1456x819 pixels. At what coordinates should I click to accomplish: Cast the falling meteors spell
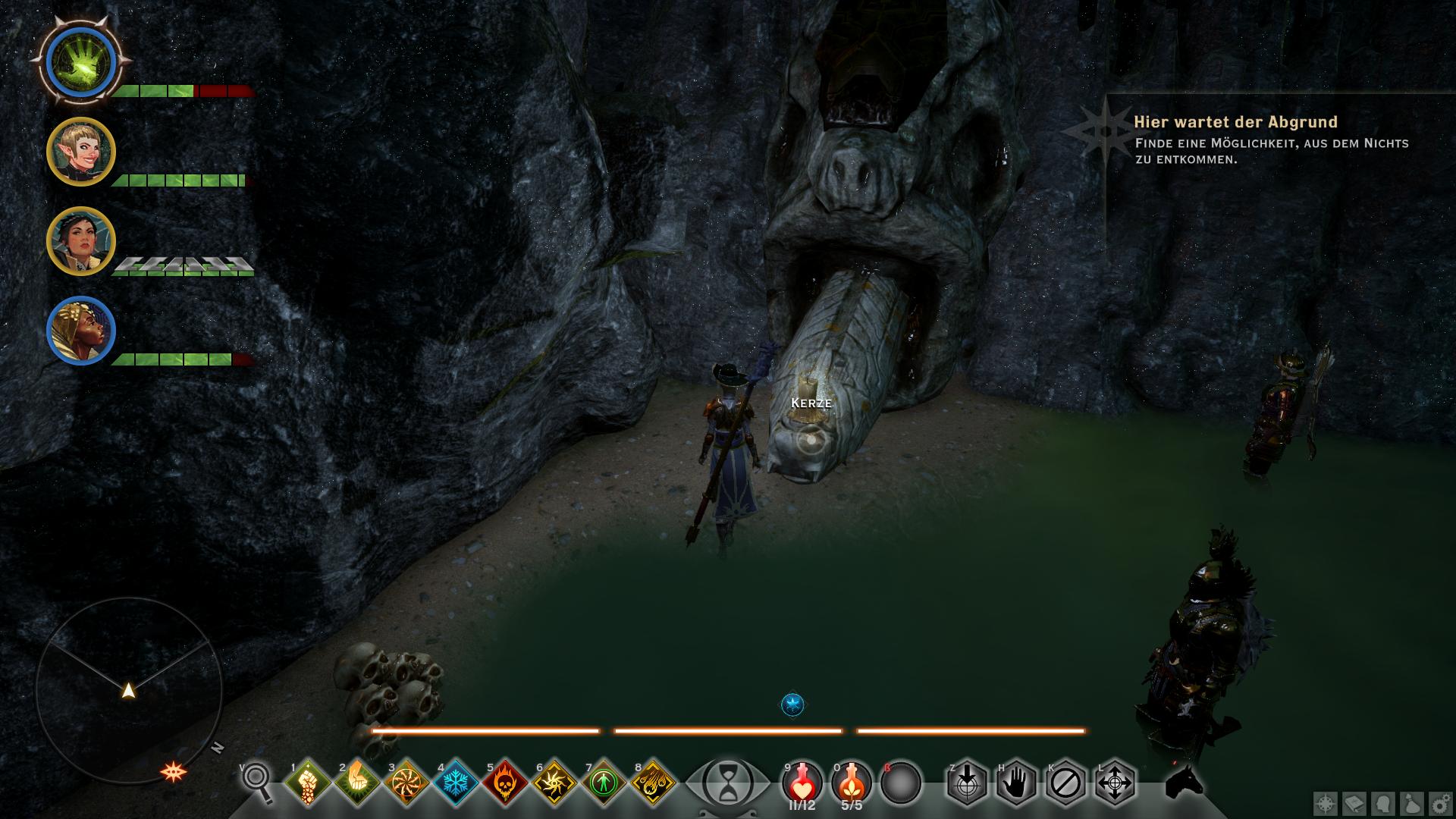coord(653,782)
